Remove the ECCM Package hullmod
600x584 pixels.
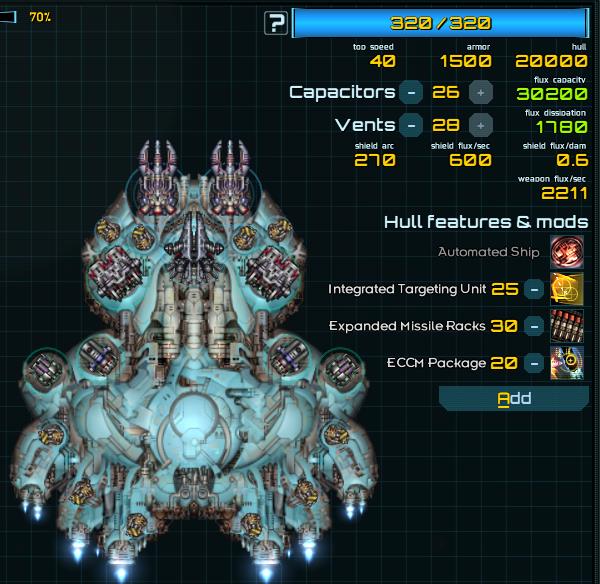tap(535, 362)
